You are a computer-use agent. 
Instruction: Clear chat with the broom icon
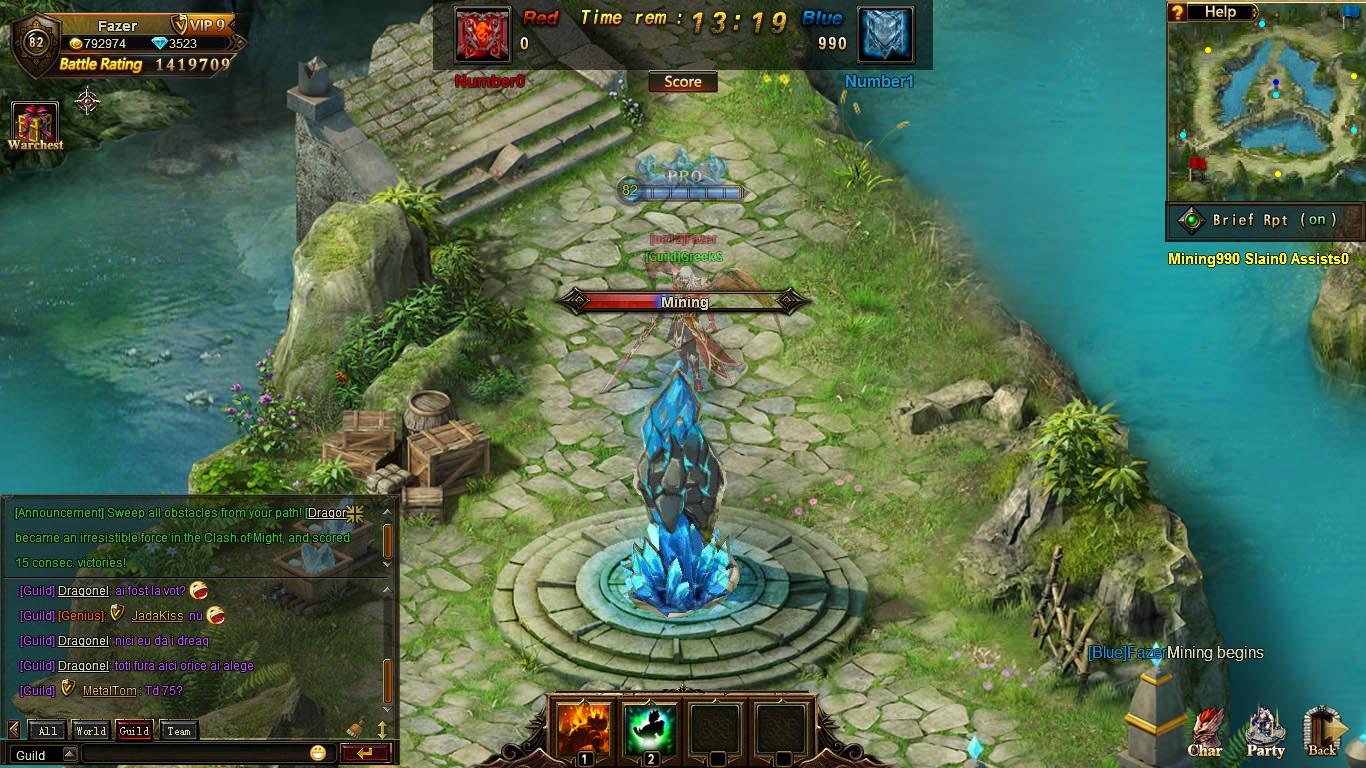pyautogui.click(x=355, y=730)
